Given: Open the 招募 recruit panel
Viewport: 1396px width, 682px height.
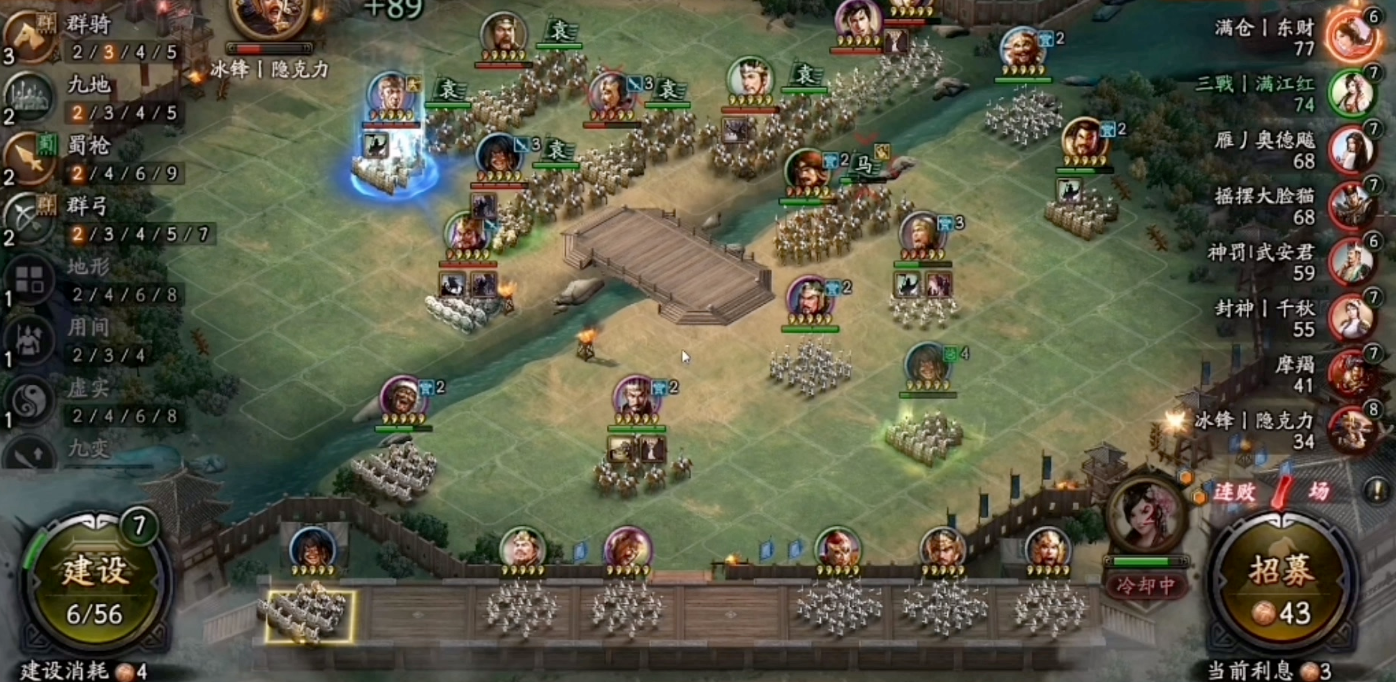Looking at the screenshot, I should tap(1283, 584).
